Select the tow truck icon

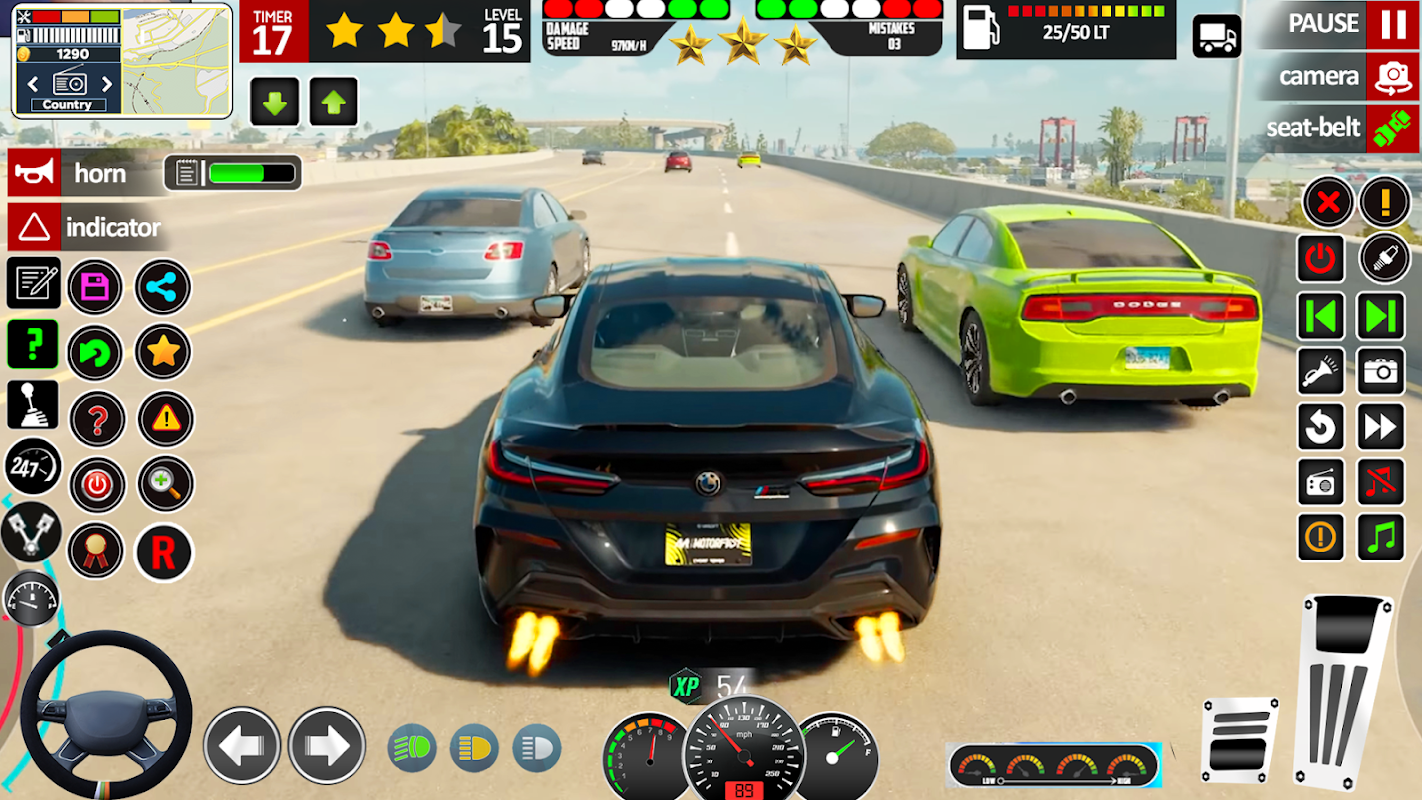[1217, 37]
